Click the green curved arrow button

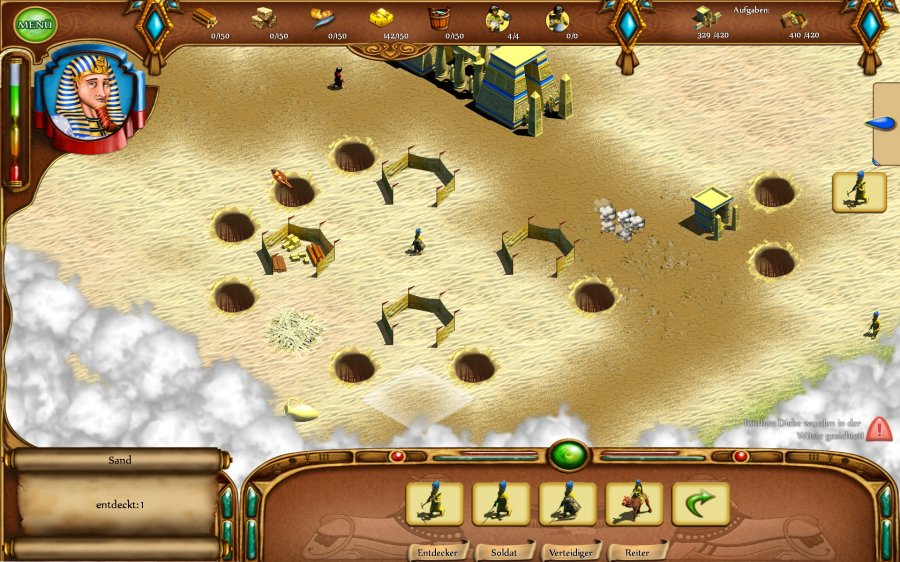701,503
